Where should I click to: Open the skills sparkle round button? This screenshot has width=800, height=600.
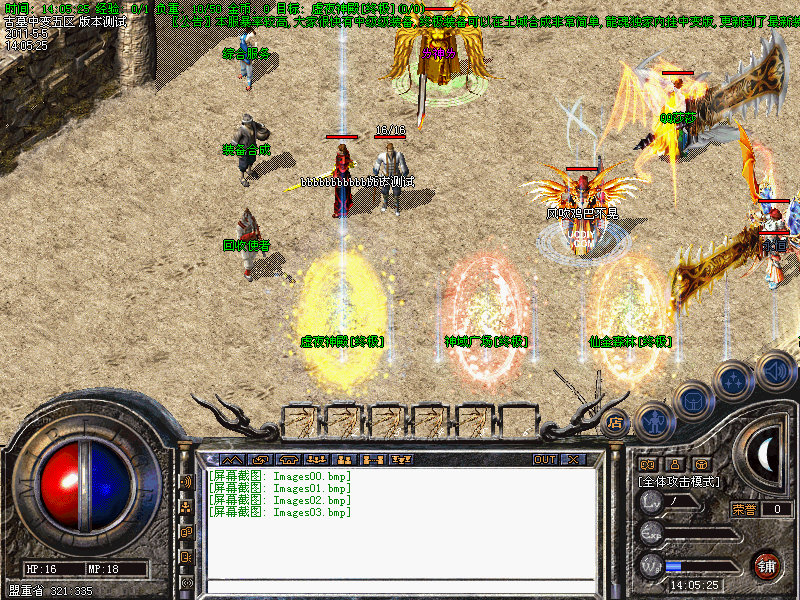(734, 381)
